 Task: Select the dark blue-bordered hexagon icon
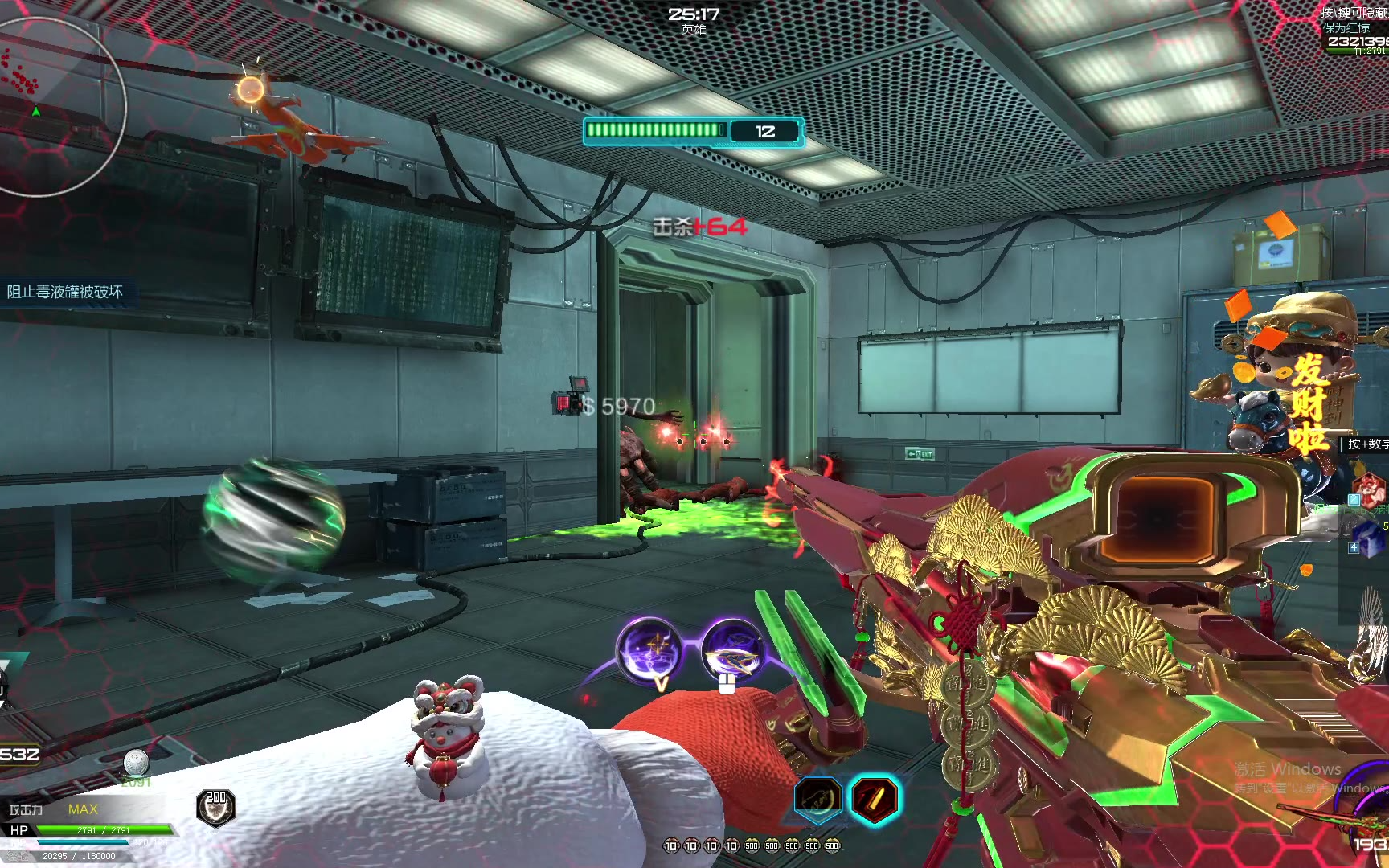click(817, 799)
